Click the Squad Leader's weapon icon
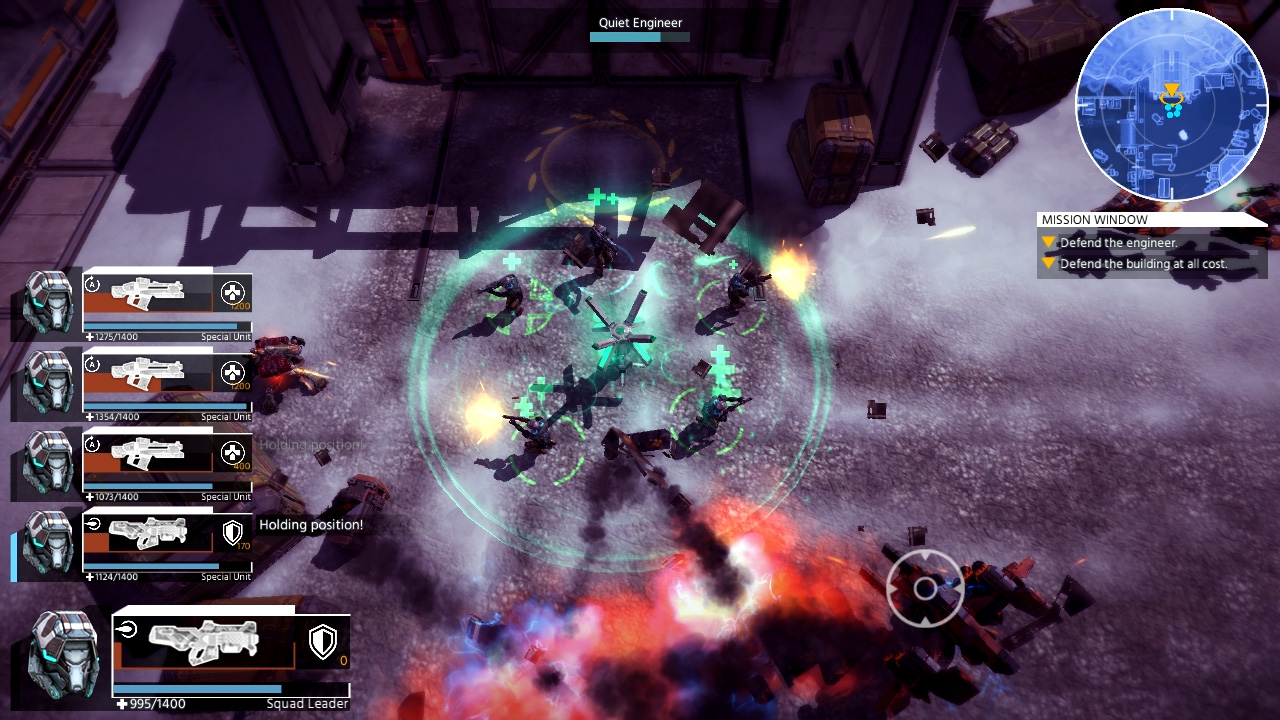Viewport: 1280px width, 720px height. click(x=203, y=642)
